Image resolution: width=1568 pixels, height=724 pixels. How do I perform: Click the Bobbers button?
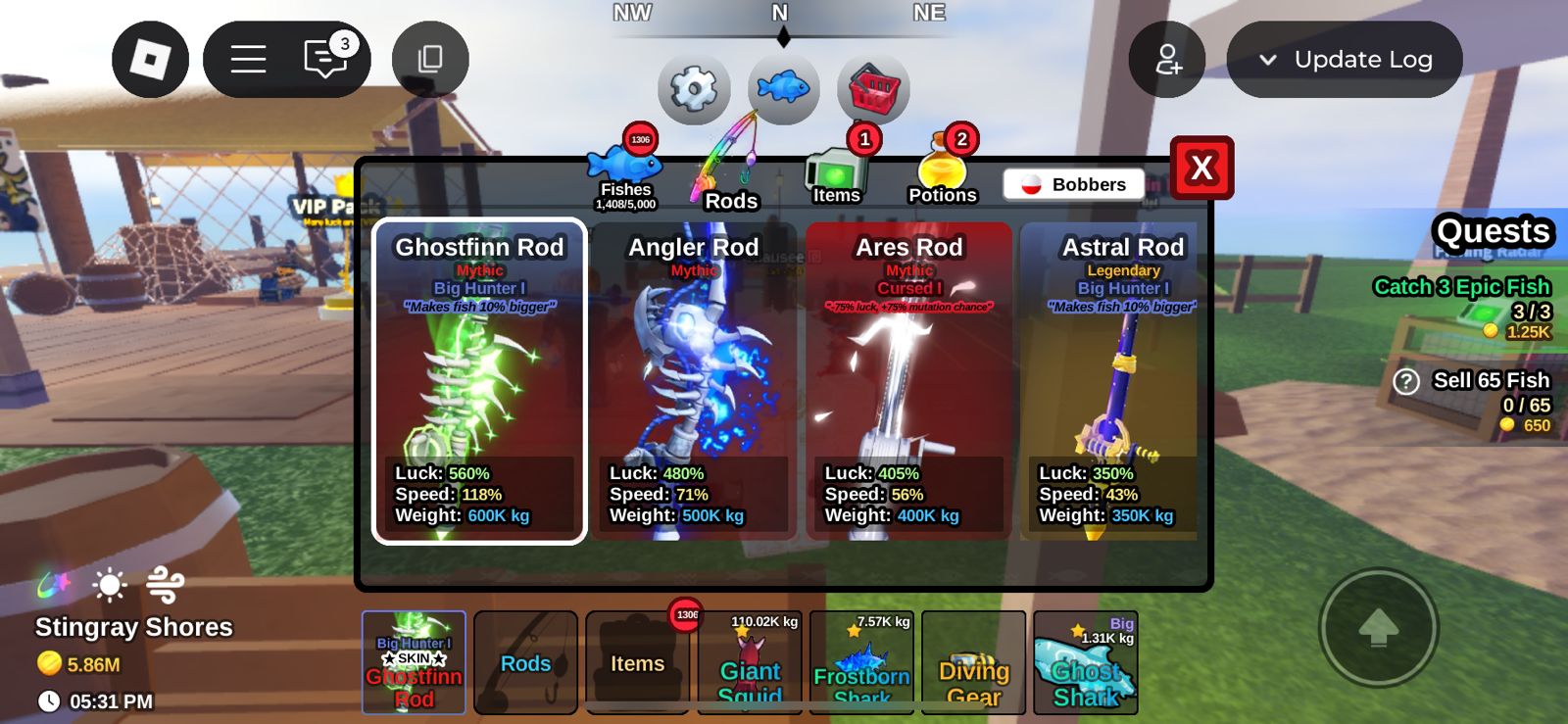[x=1073, y=183]
